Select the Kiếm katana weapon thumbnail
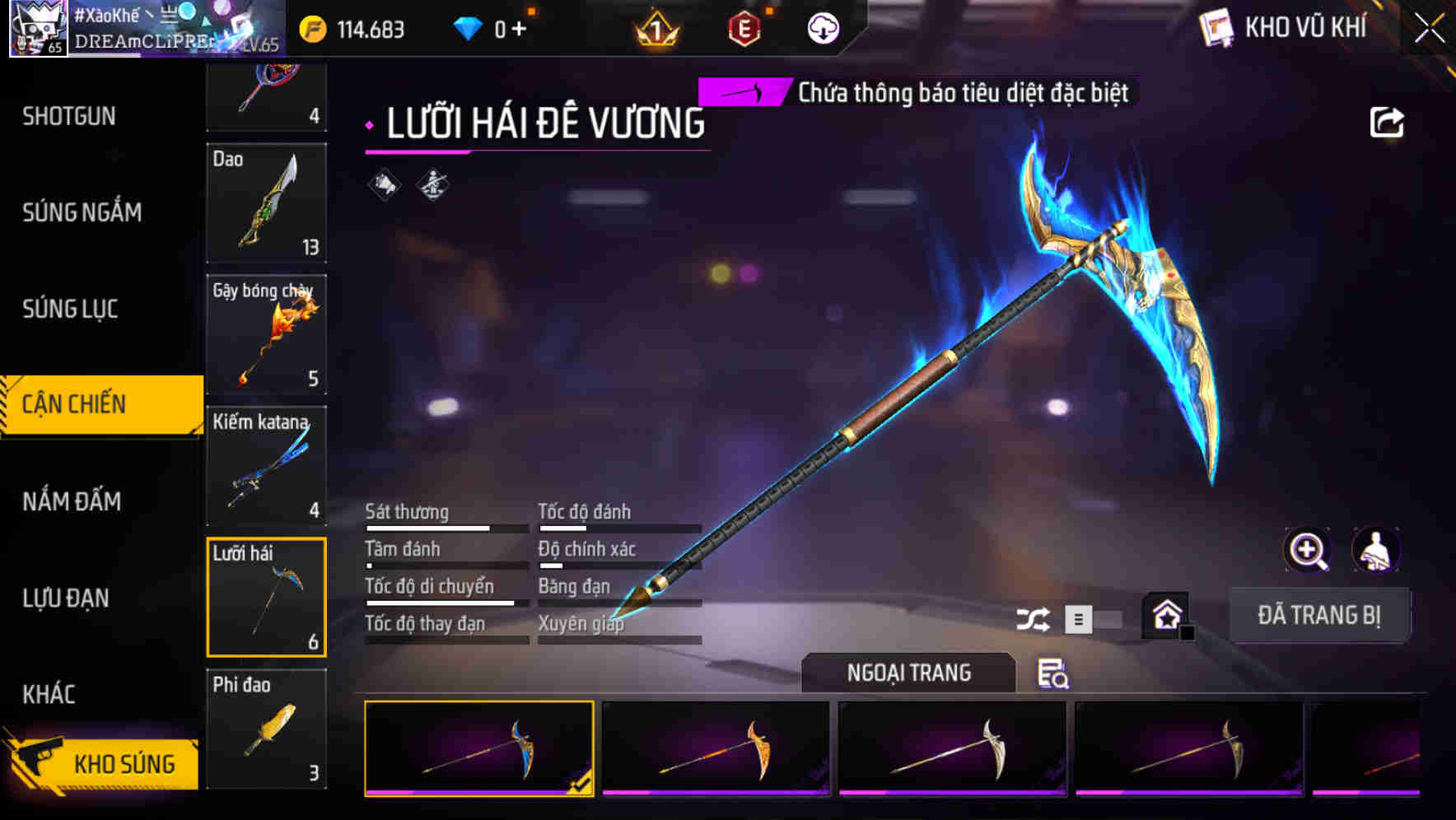 267,466
